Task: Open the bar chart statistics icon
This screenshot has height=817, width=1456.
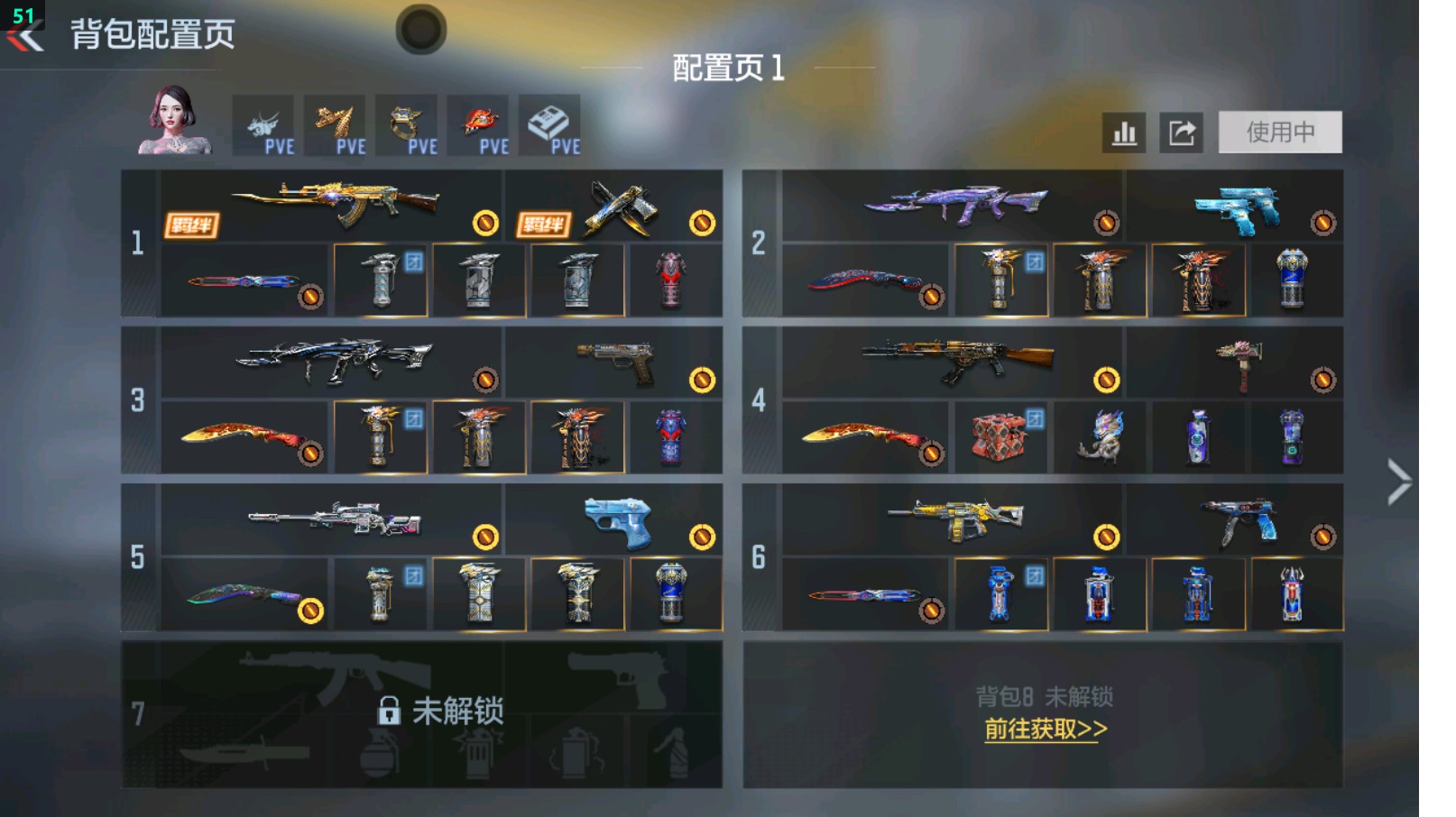Action: [1123, 132]
